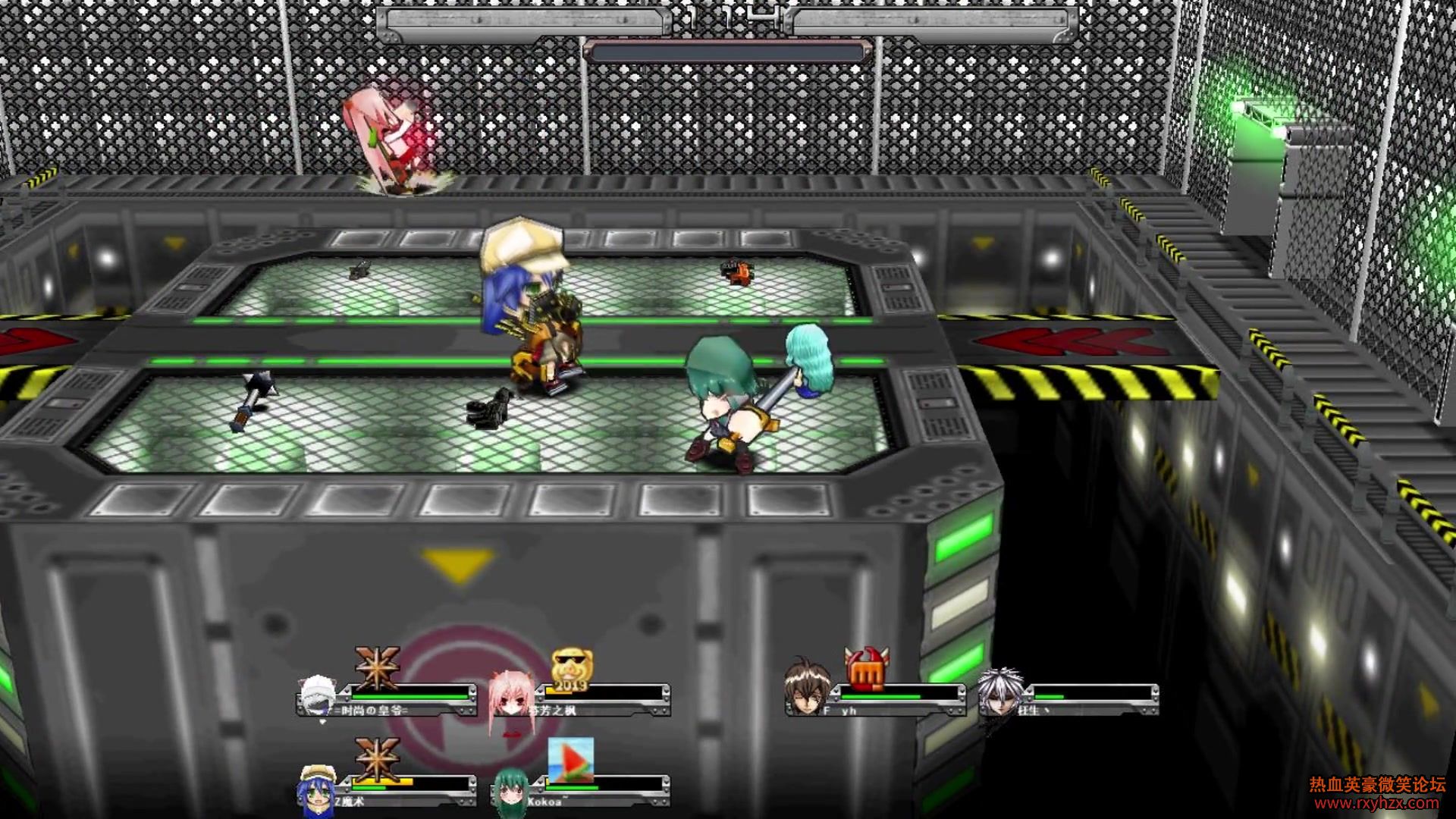Select the red horned demon emblem
1456x819 pixels.
click(x=866, y=669)
